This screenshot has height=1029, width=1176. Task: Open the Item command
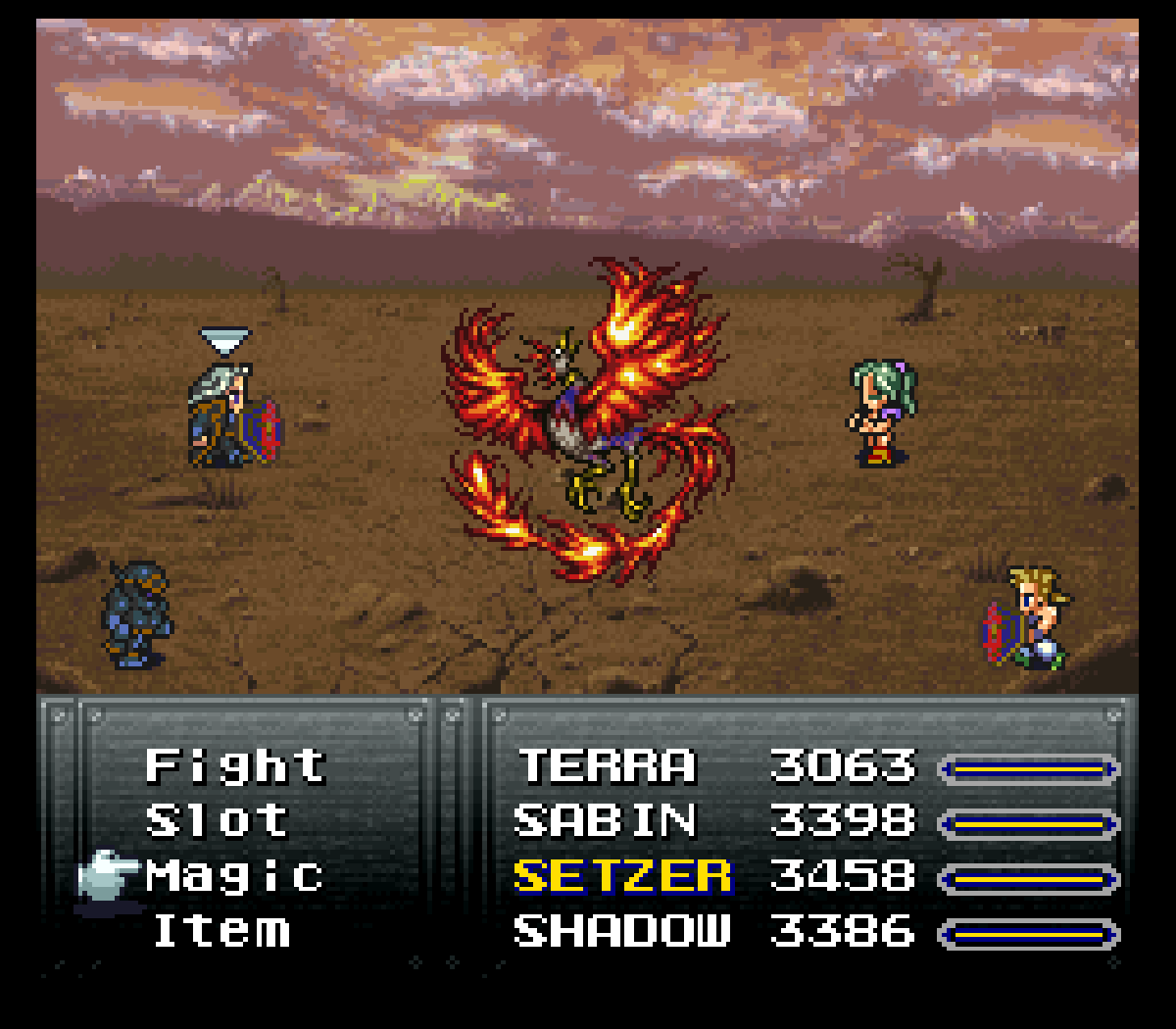pos(221,931)
